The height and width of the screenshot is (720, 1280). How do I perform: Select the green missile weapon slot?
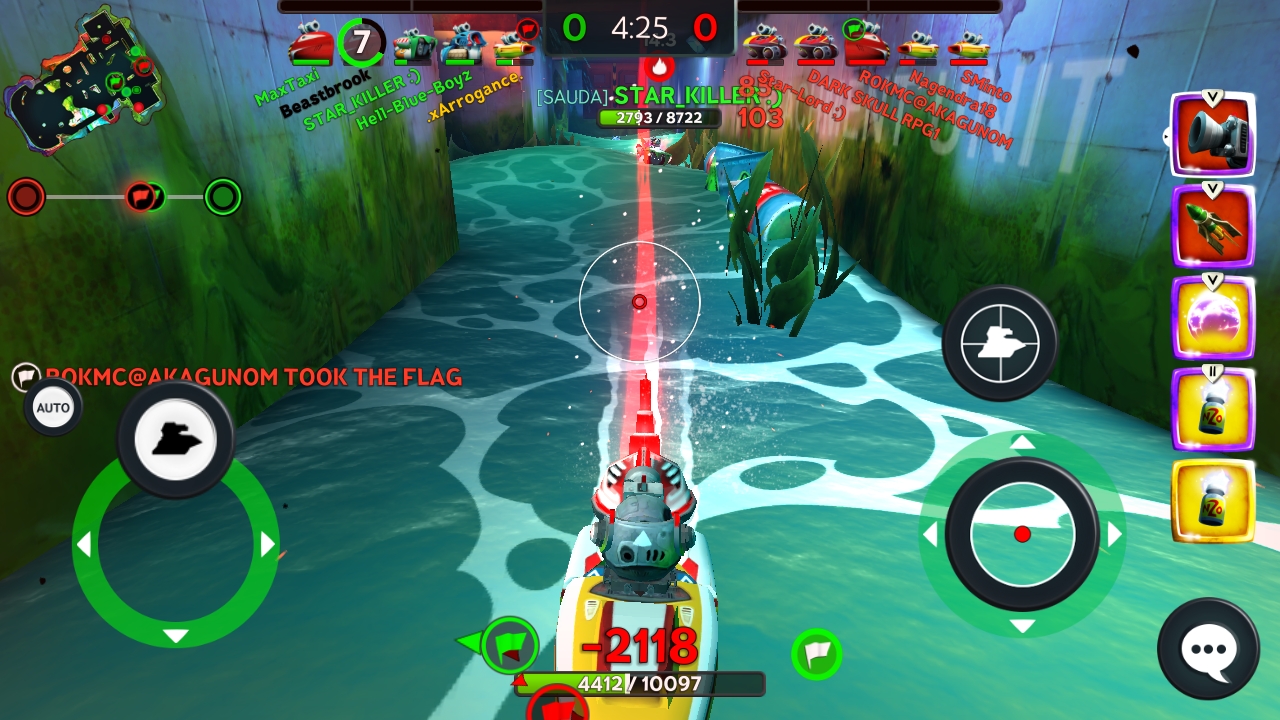tap(1213, 227)
